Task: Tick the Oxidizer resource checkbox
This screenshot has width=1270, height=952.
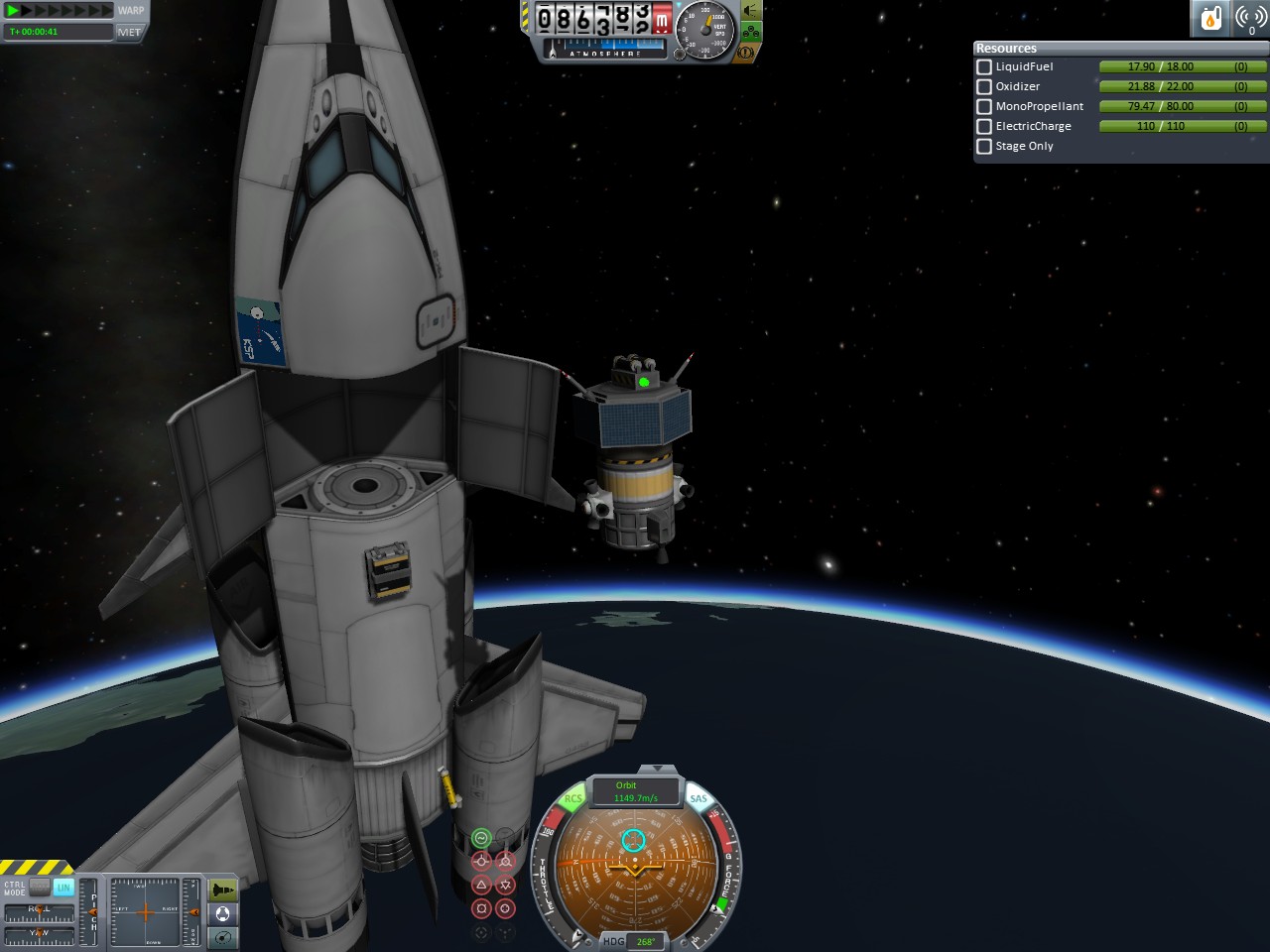Action: coord(984,86)
